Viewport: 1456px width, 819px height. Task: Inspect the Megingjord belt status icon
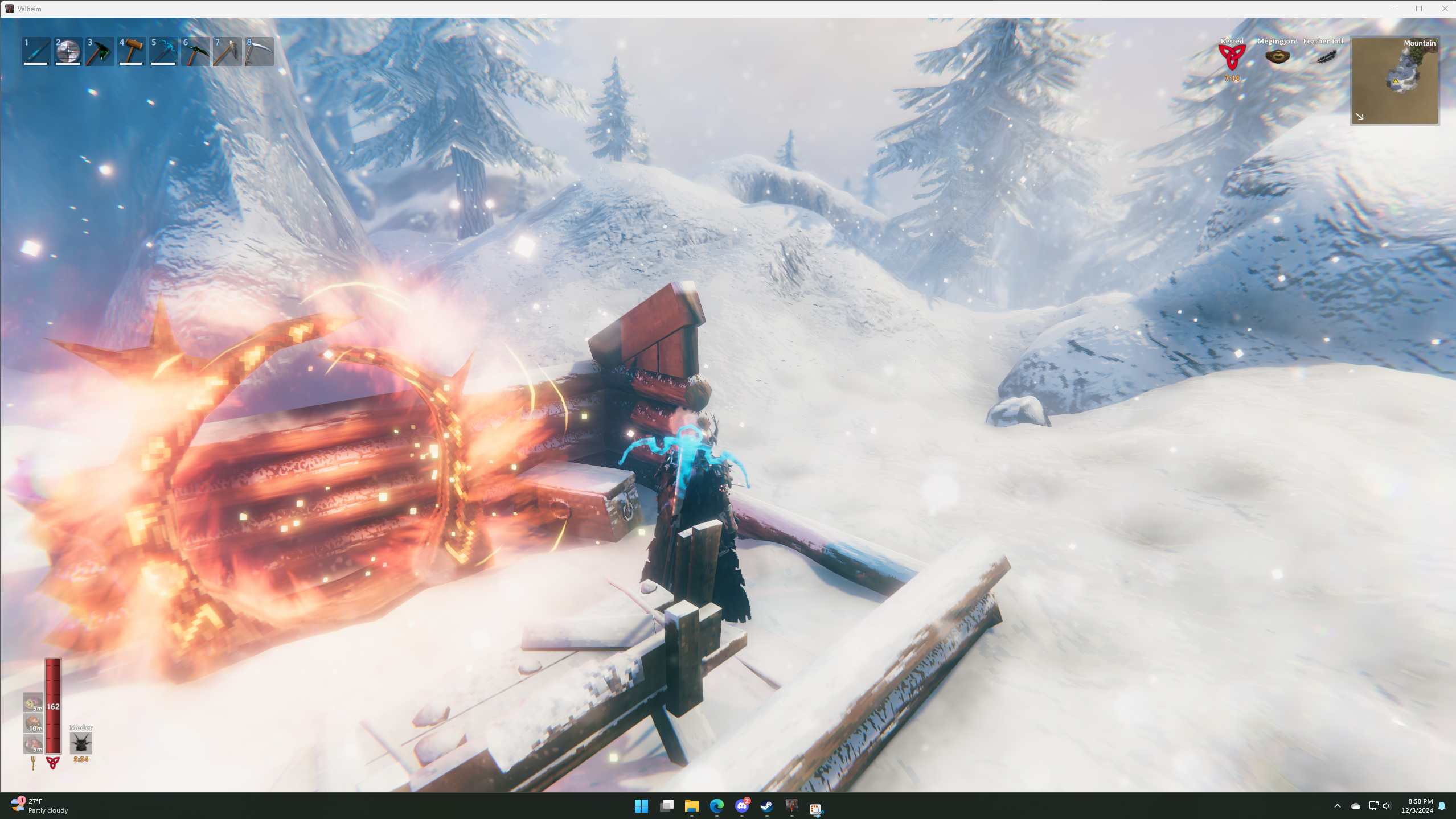tap(1277, 56)
